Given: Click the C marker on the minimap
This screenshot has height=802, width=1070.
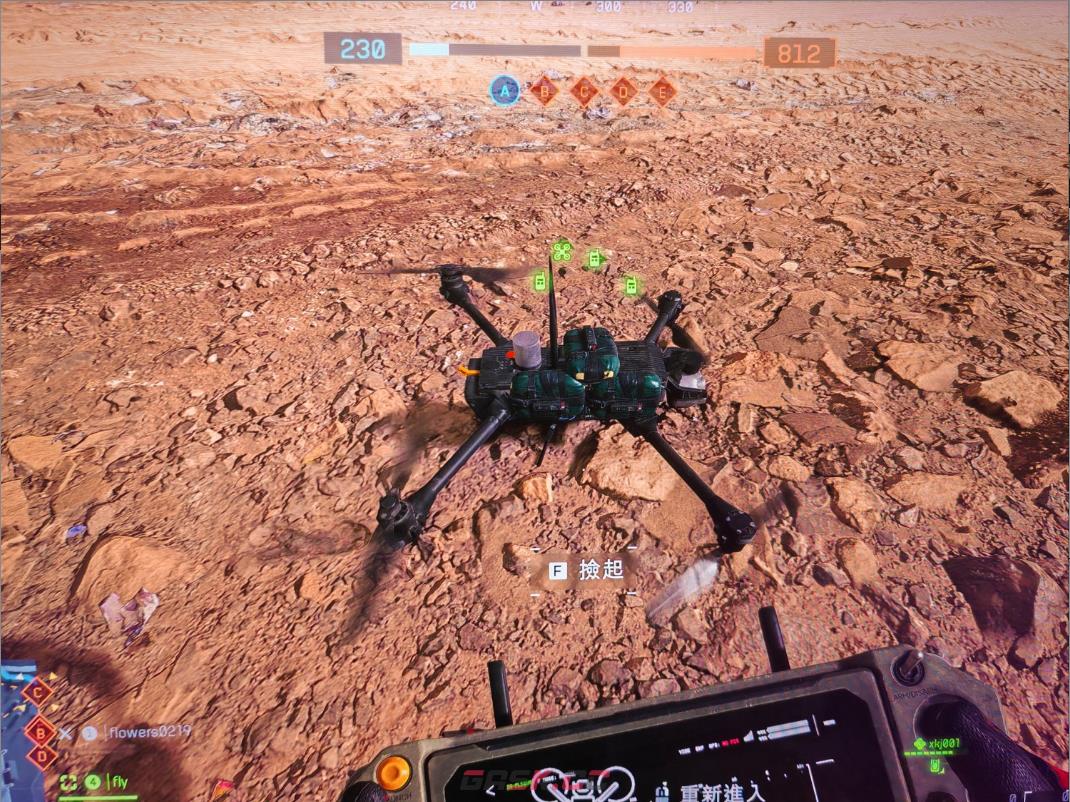Looking at the screenshot, I should point(38,690).
